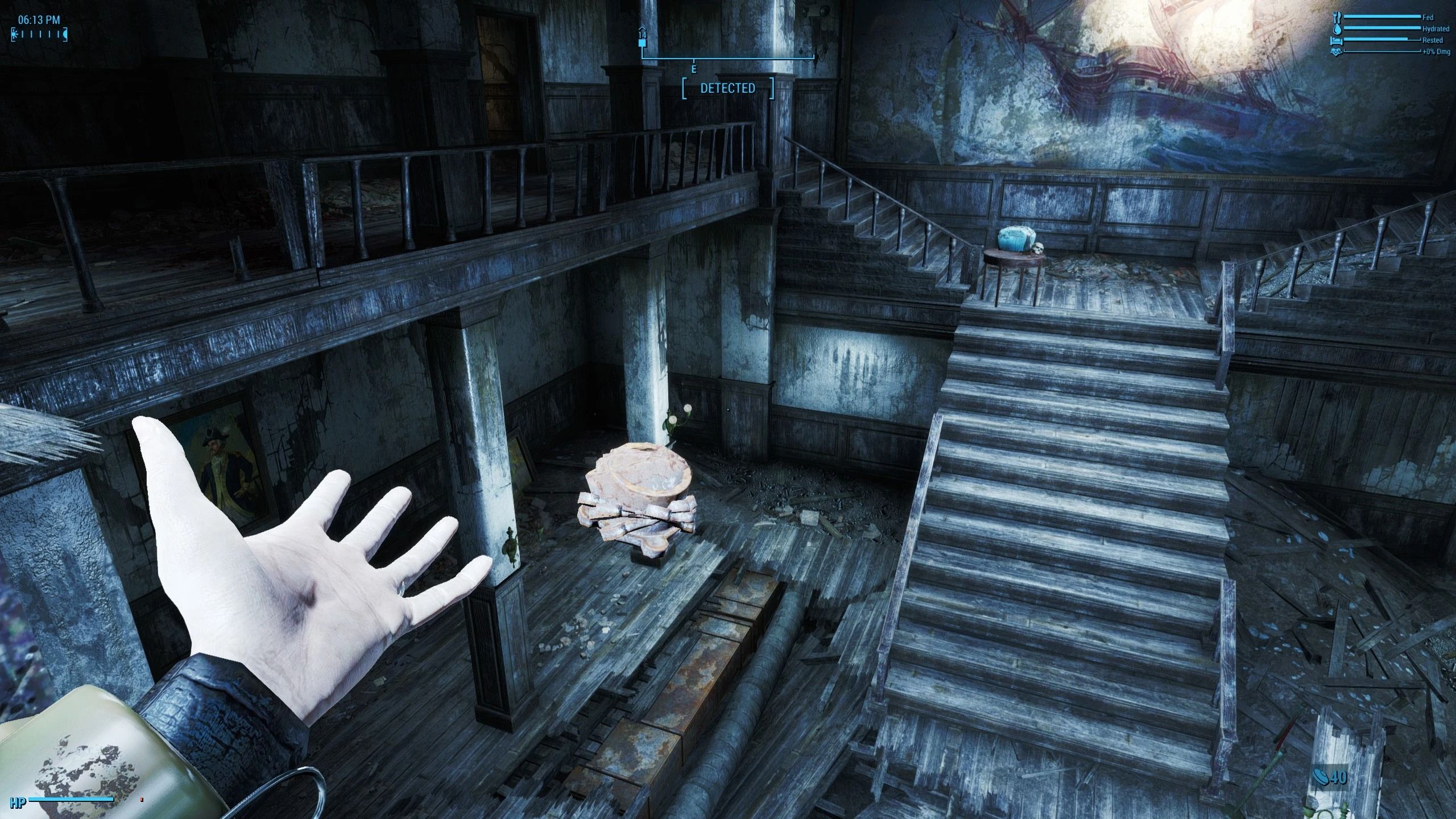Viewport: 1456px width, 819px height.
Task: Click the HP label at bottom left
Action: coord(18,803)
